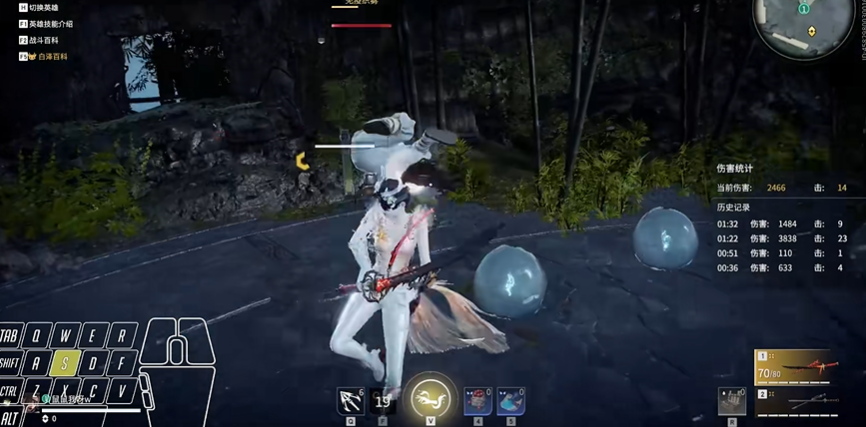Open 英雄技能介绍 hero skill introduction
This screenshot has width=866, height=427.
[x=50, y=24]
